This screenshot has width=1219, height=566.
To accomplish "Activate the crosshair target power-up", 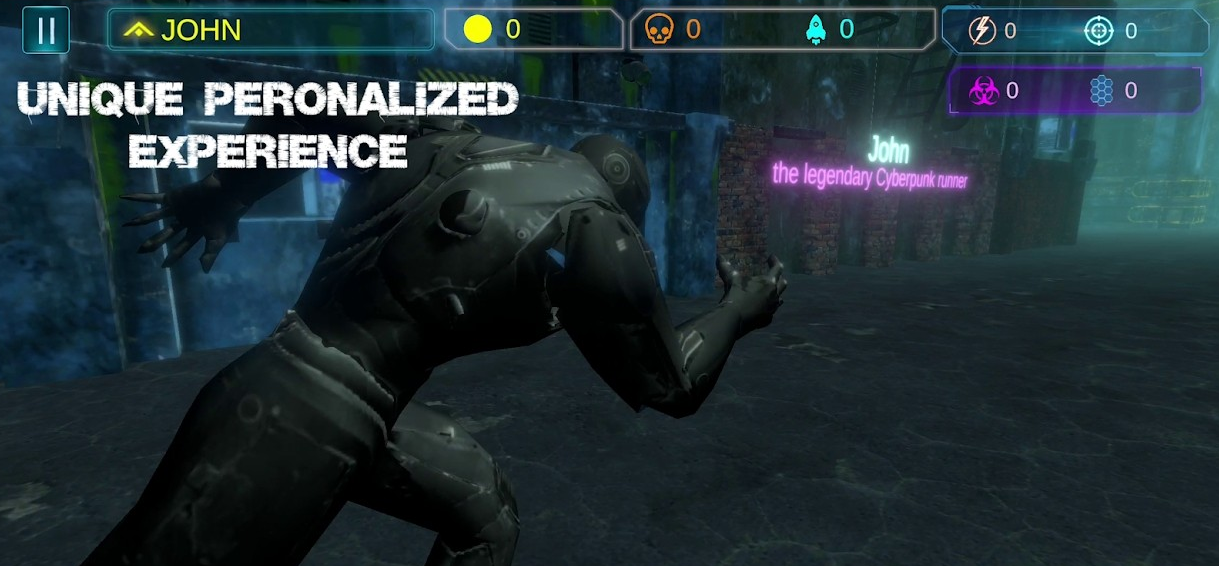I will coord(1098,31).
